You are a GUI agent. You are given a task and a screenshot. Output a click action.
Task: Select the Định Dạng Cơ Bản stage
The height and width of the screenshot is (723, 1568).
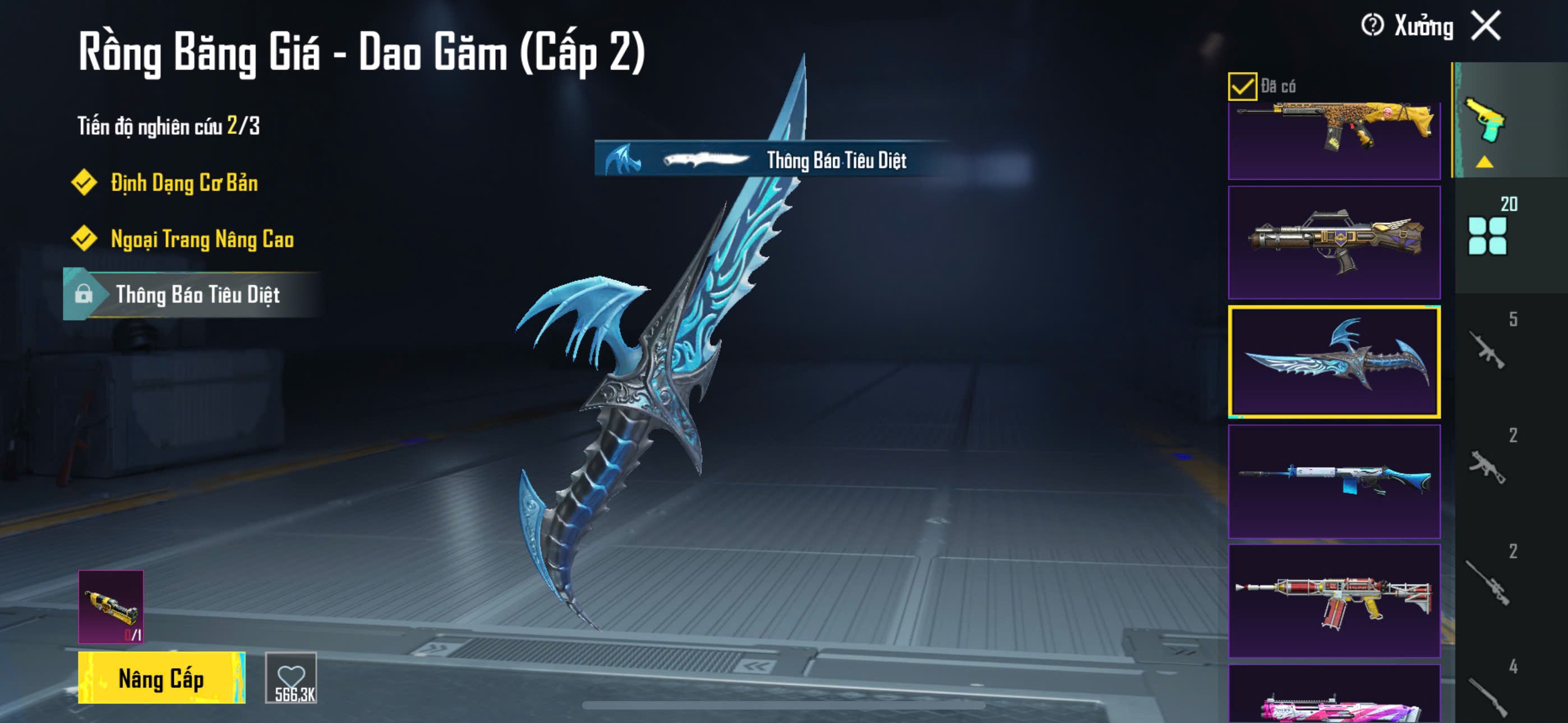point(184,183)
